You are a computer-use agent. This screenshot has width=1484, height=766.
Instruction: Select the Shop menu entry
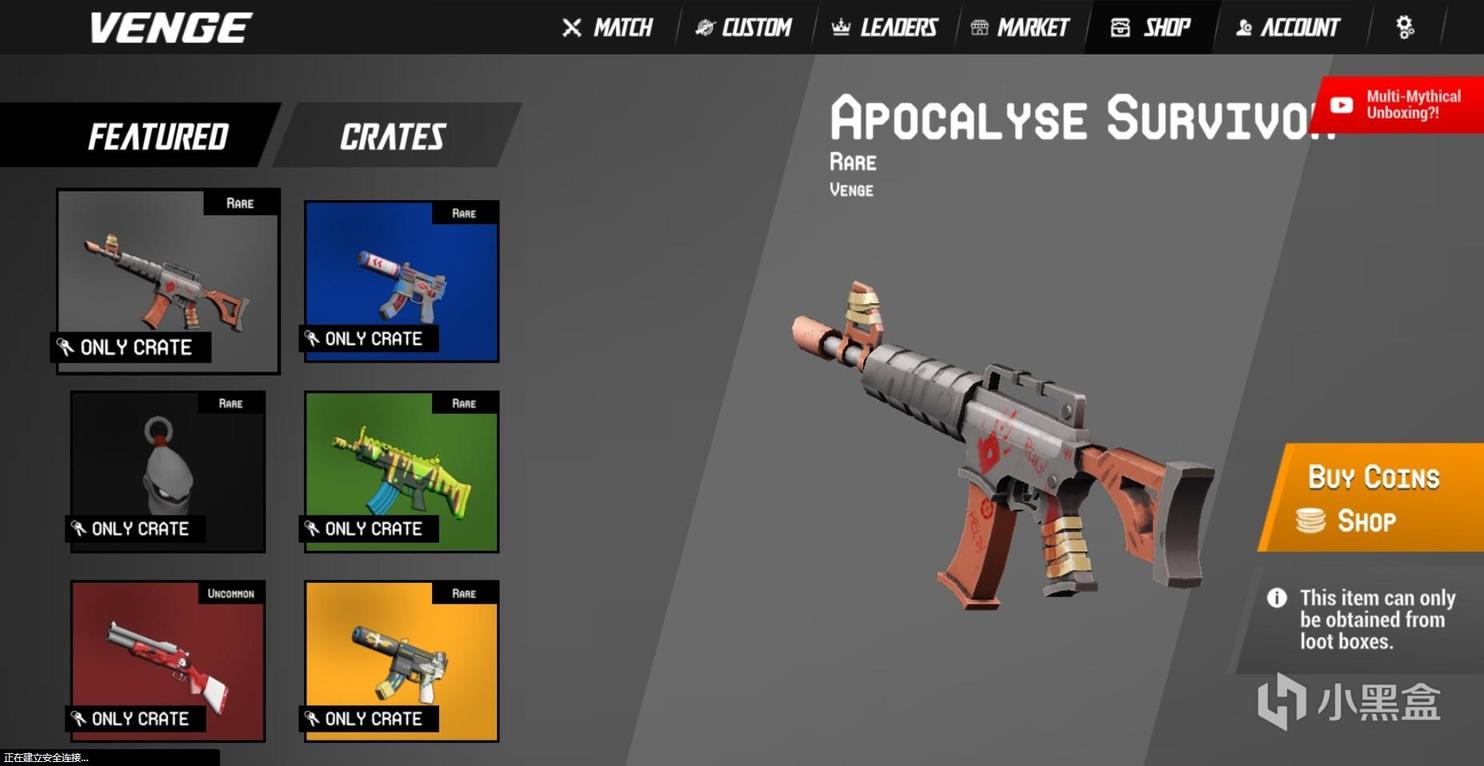point(1152,28)
